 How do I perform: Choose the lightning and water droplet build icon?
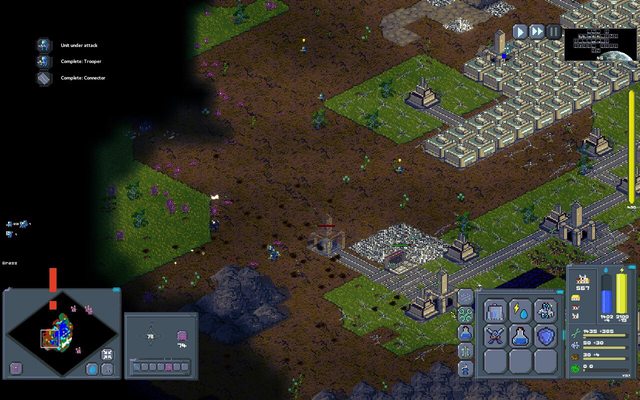[520, 311]
